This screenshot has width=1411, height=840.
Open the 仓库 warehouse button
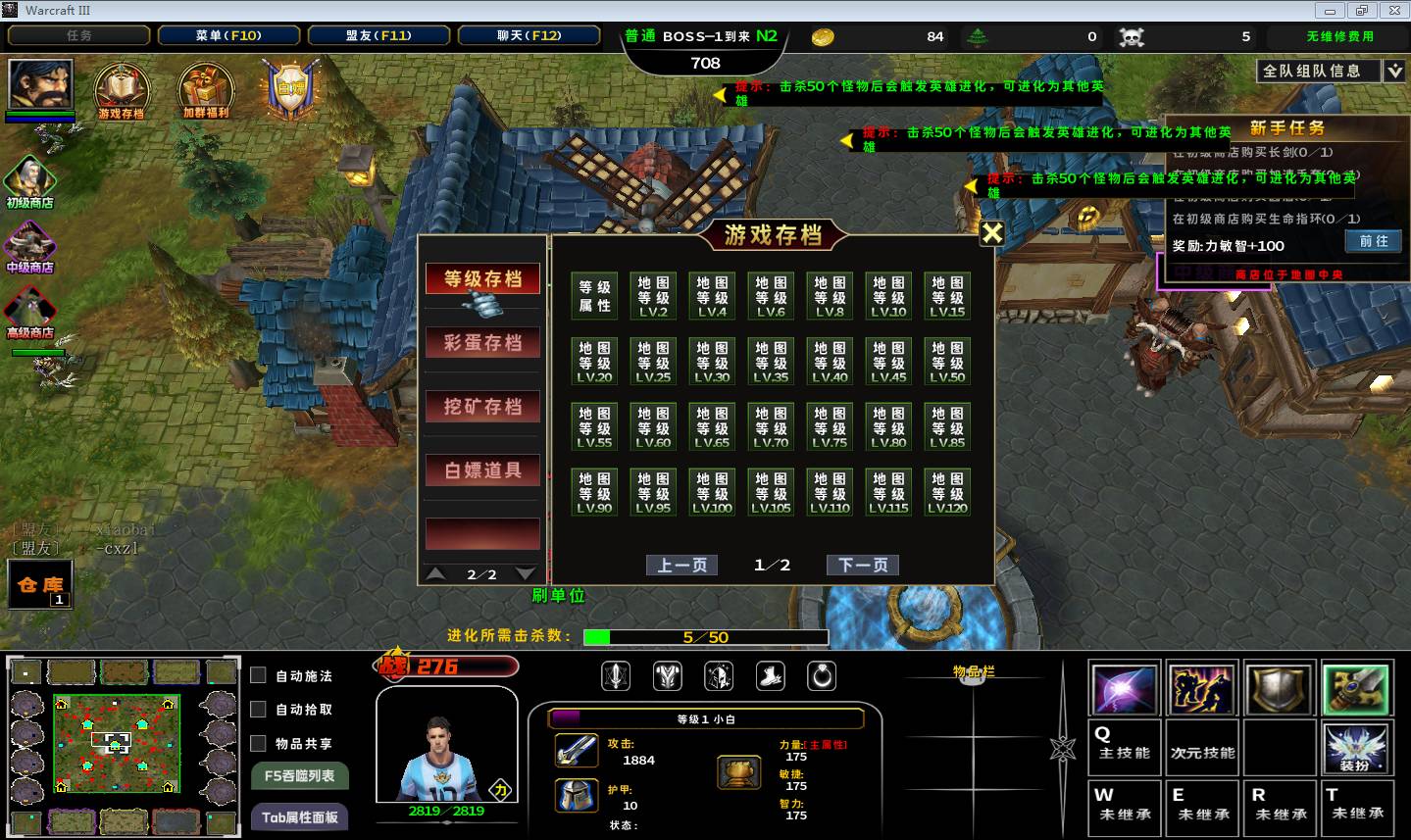point(40,585)
